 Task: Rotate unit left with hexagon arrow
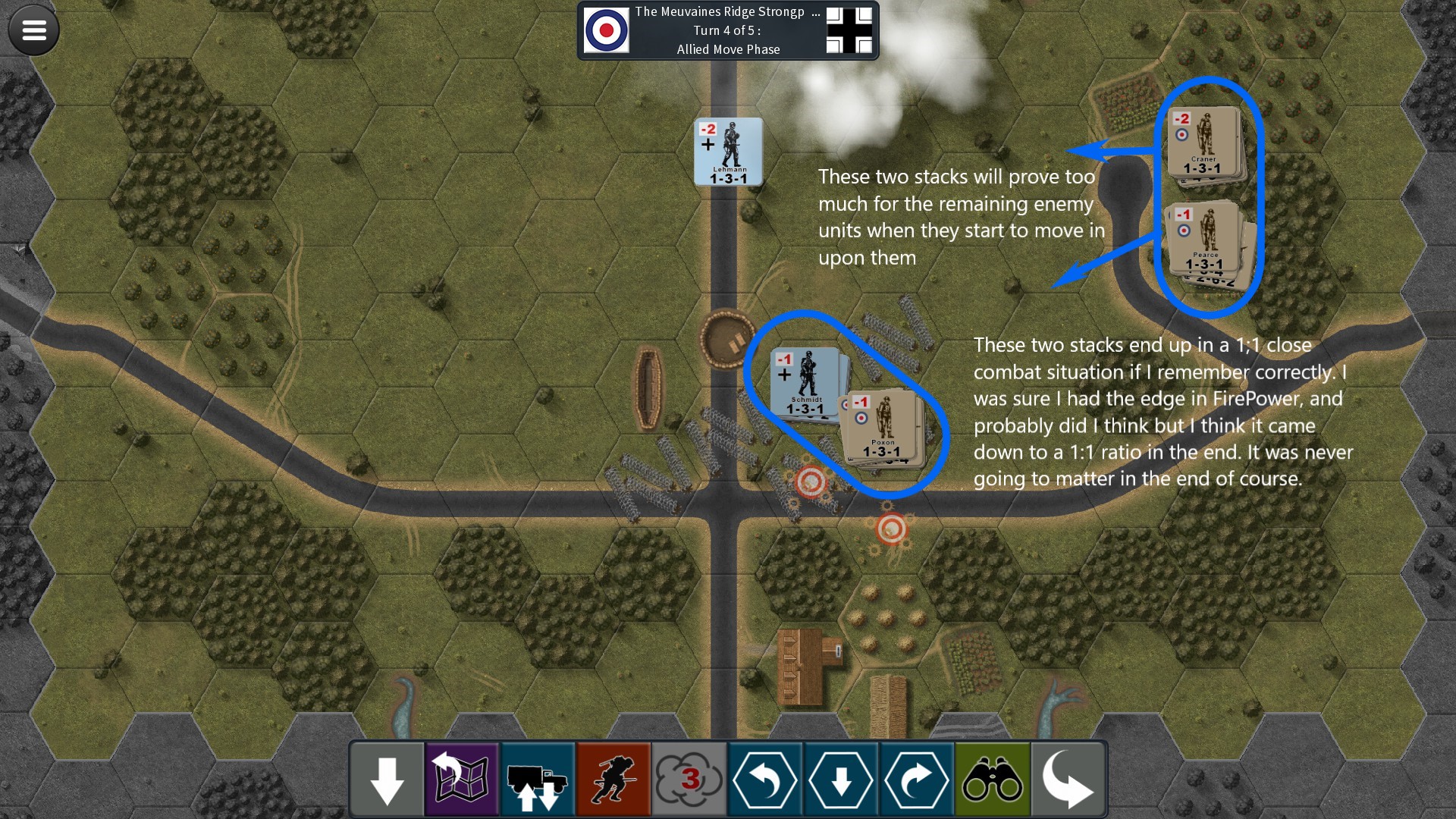765,780
